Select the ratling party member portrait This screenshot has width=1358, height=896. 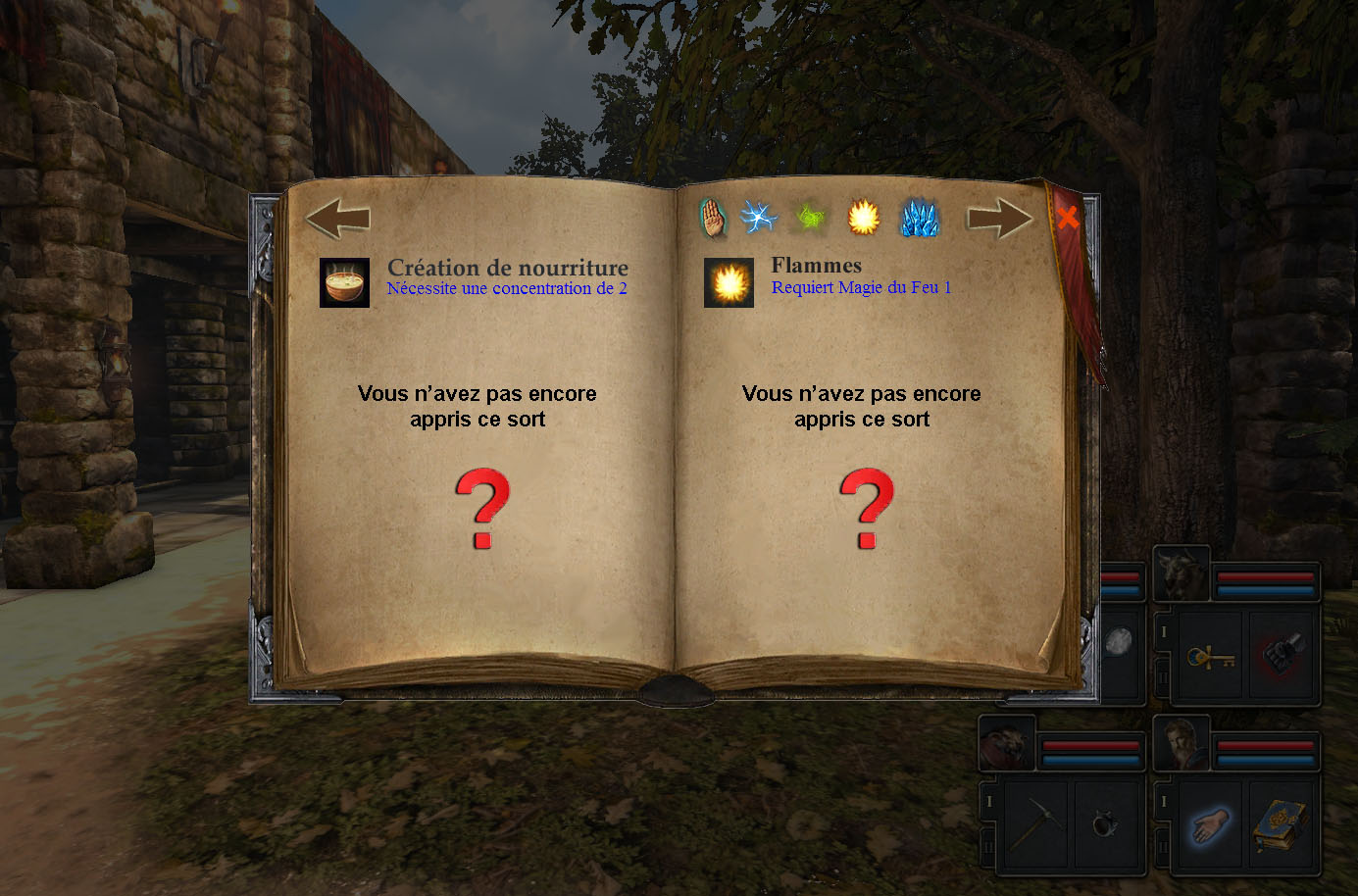tap(1007, 744)
